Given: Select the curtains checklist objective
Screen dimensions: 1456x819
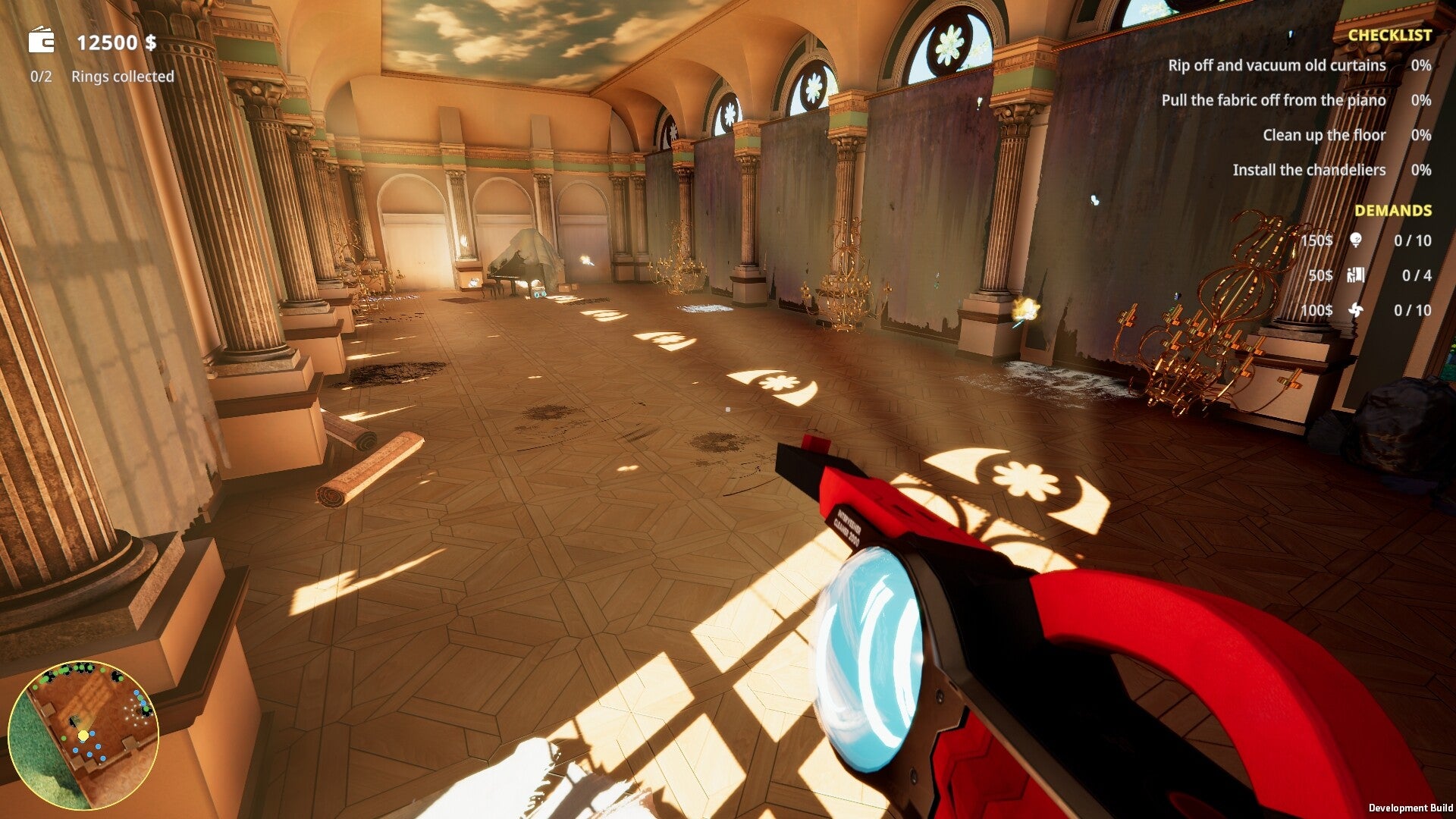Looking at the screenshot, I should click(1276, 66).
